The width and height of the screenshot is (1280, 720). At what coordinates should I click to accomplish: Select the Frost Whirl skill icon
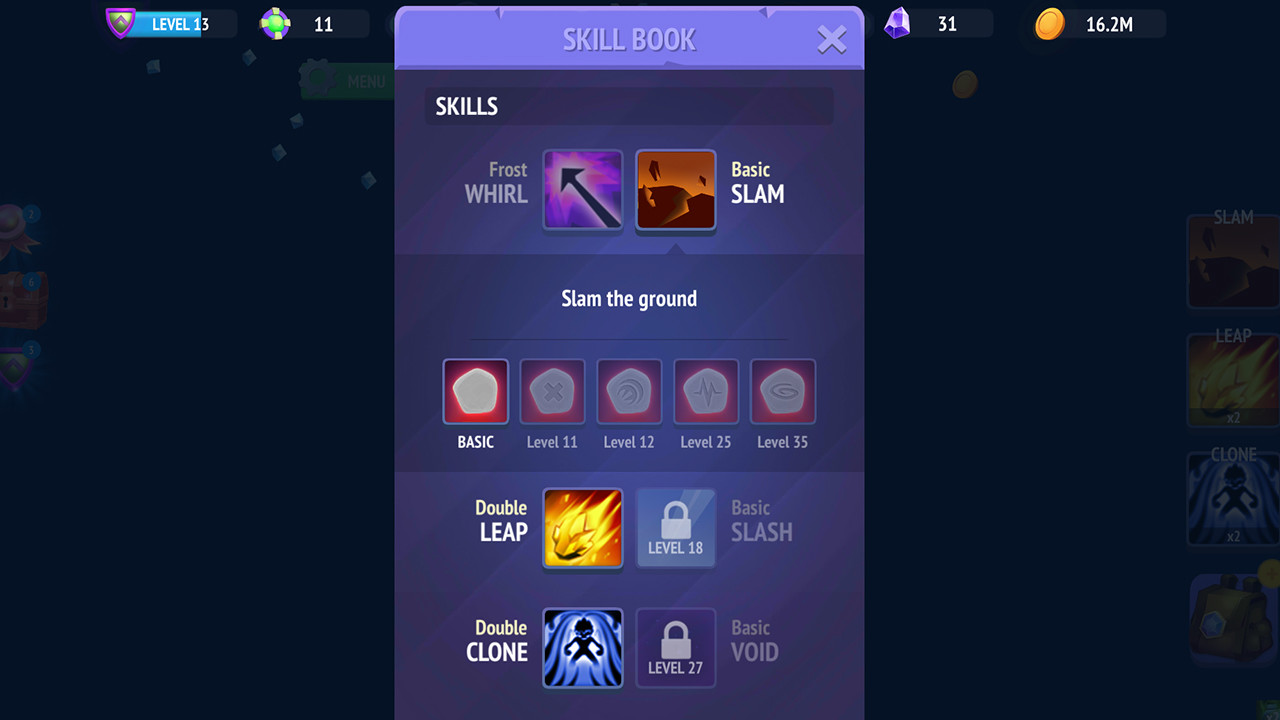click(583, 190)
